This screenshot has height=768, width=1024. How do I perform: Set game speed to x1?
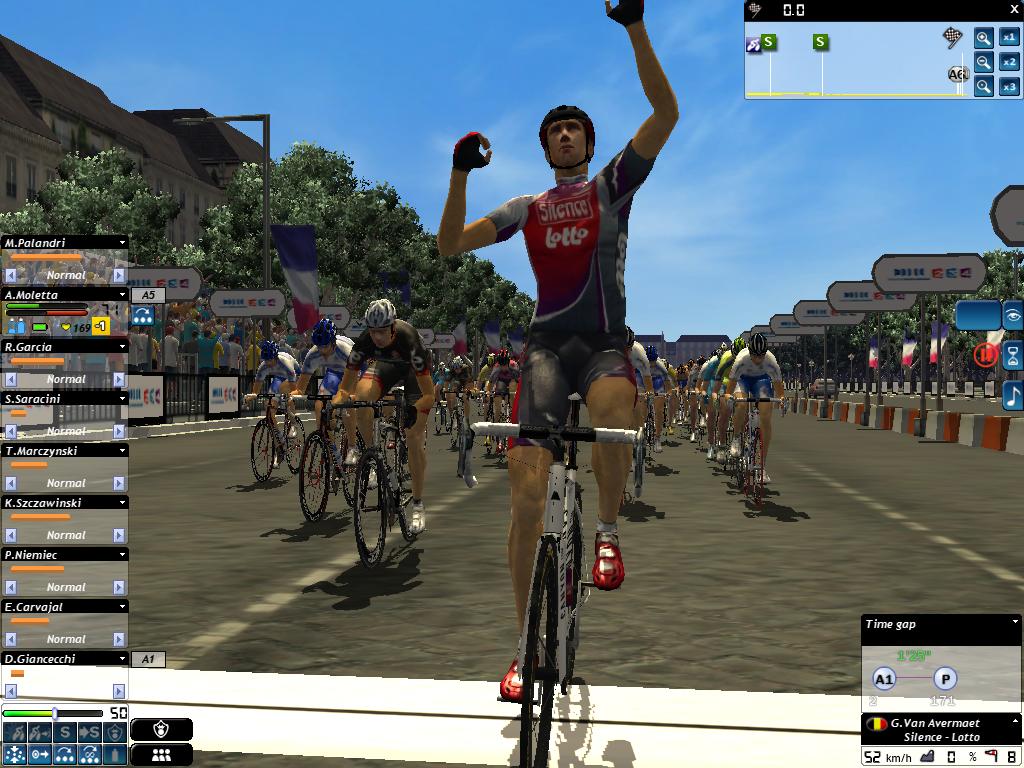[x=1009, y=38]
